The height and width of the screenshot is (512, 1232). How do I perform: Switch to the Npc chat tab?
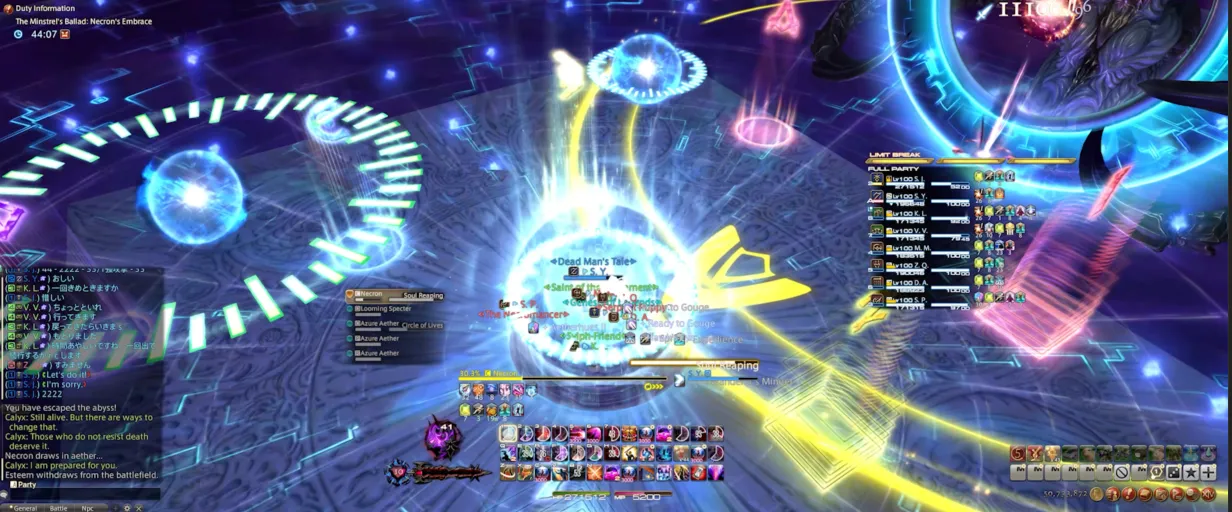pos(87,508)
